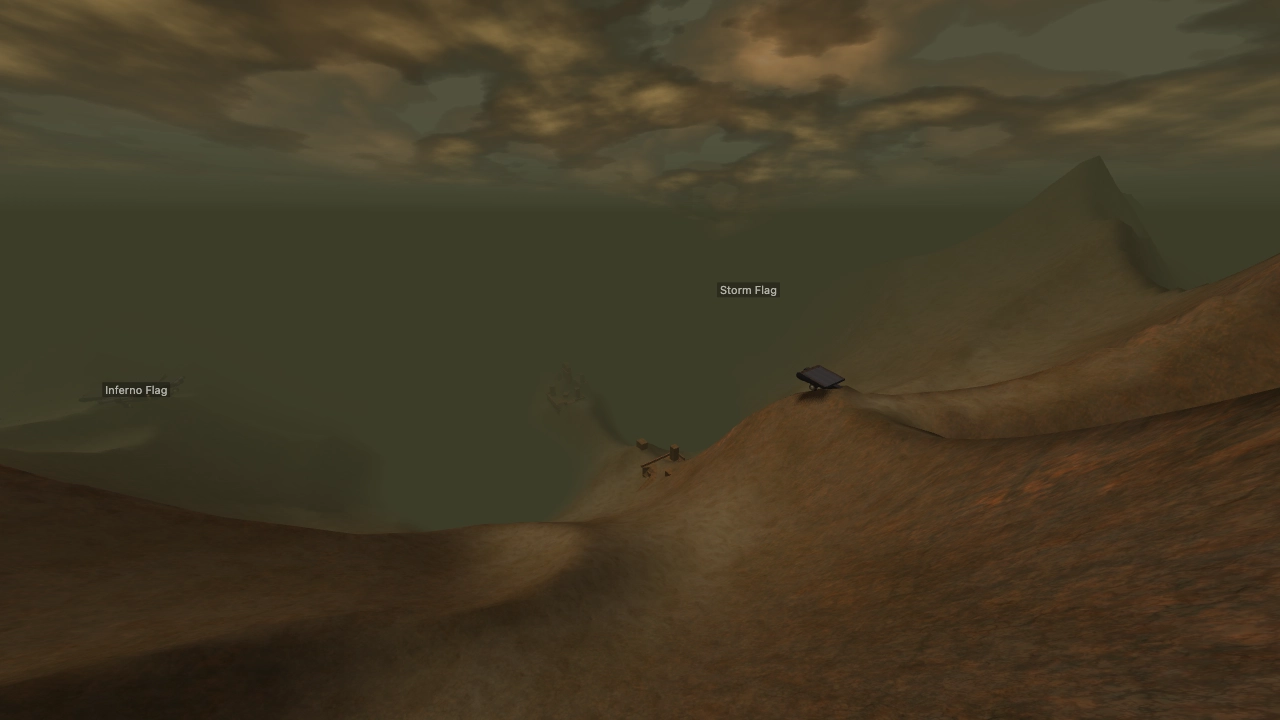The image size is (1280, 720).
Task: Click the Storm Flag marker label
Action: coord(747,290)
